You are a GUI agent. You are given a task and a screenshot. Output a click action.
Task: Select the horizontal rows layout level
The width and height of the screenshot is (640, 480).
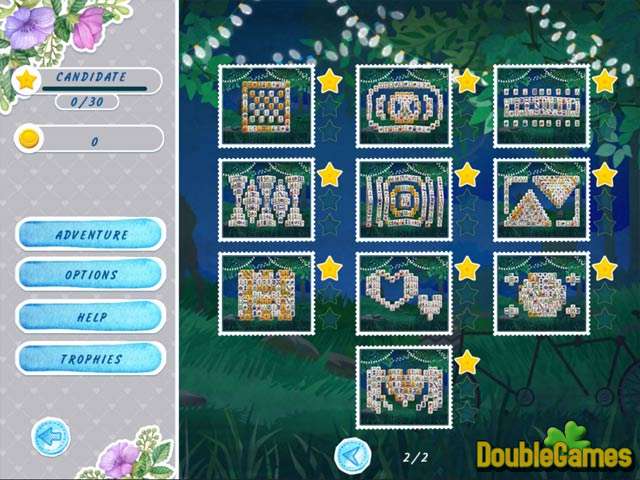click(541, 106)
